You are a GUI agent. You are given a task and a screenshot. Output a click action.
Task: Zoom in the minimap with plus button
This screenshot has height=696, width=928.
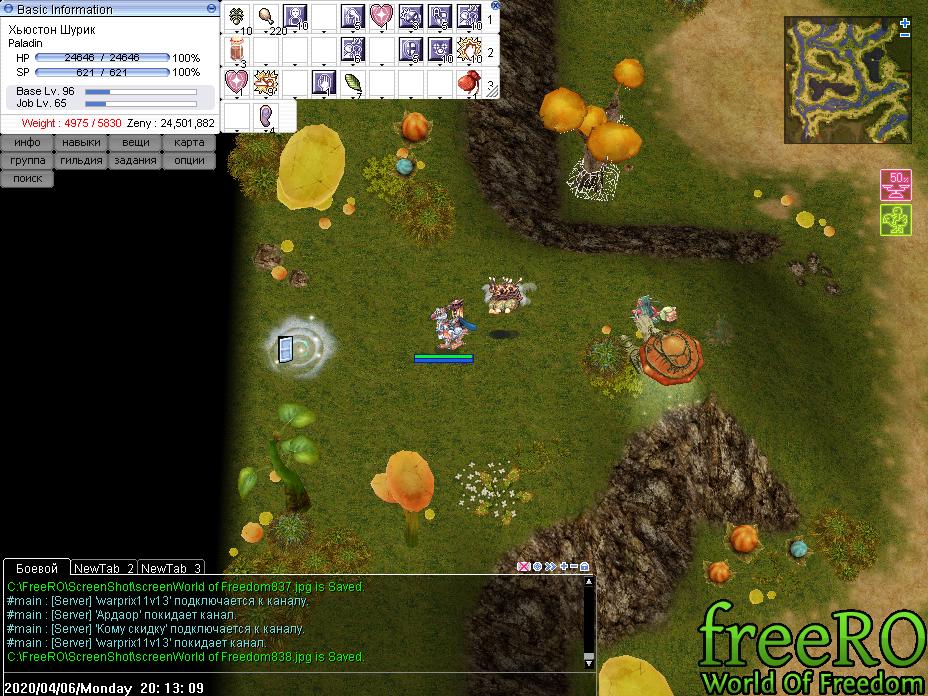(x=905, y=21)
